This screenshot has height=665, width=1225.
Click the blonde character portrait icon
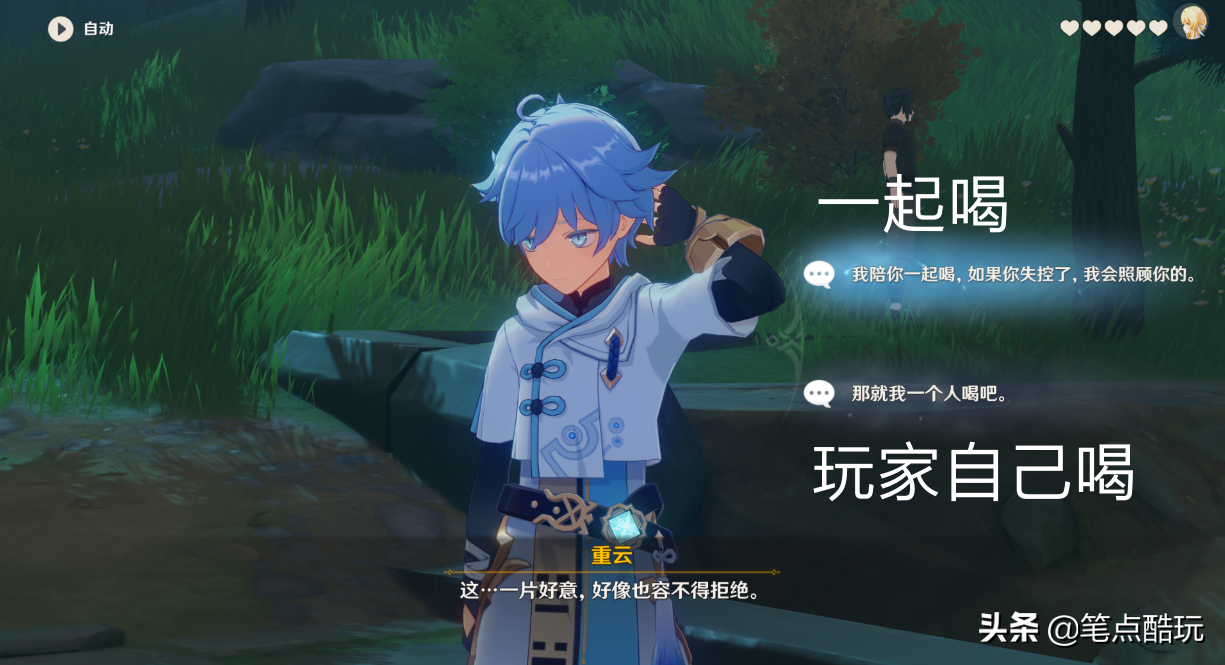[1190, 22]
